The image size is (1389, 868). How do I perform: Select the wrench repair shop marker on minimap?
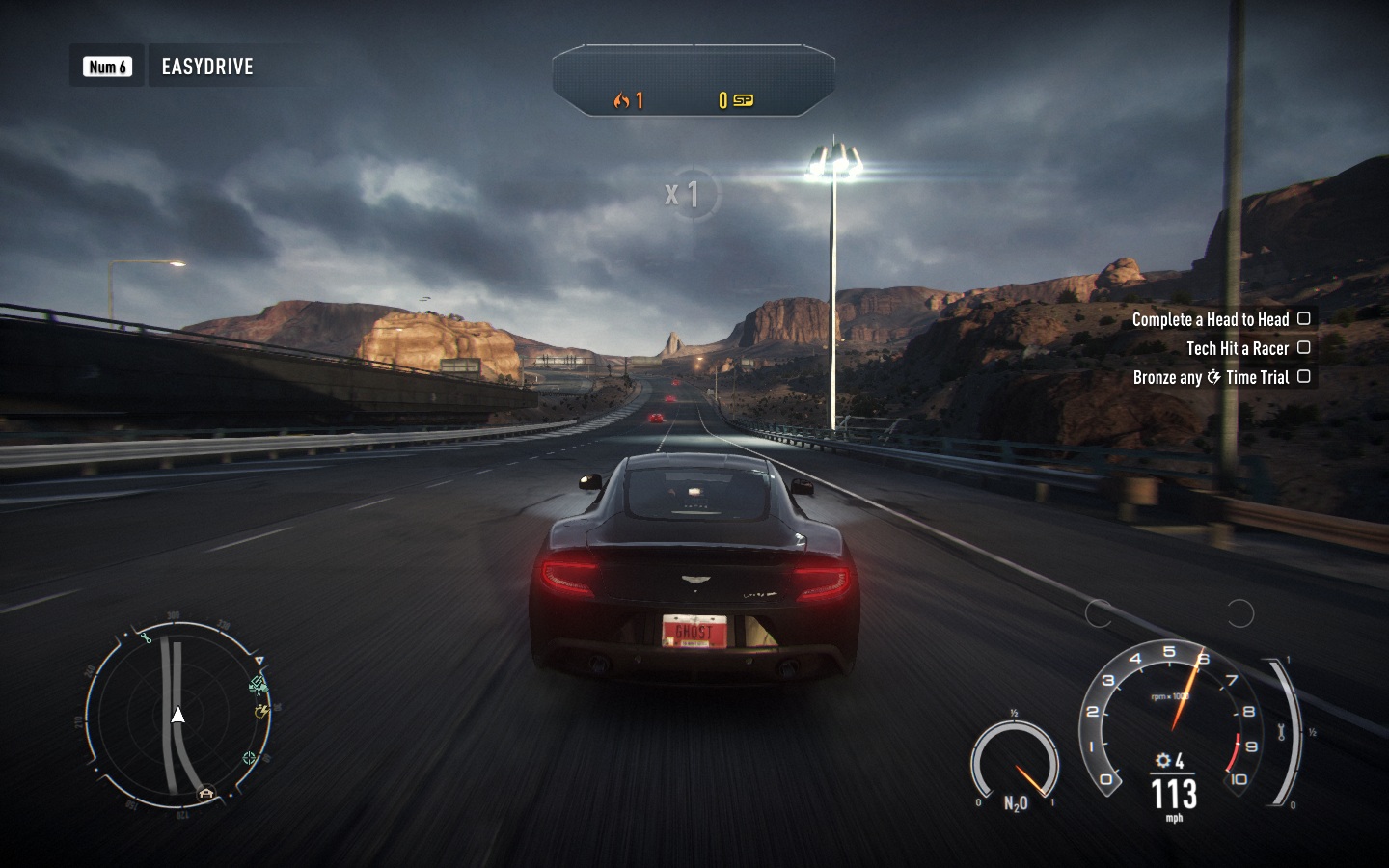click(147, 637)
